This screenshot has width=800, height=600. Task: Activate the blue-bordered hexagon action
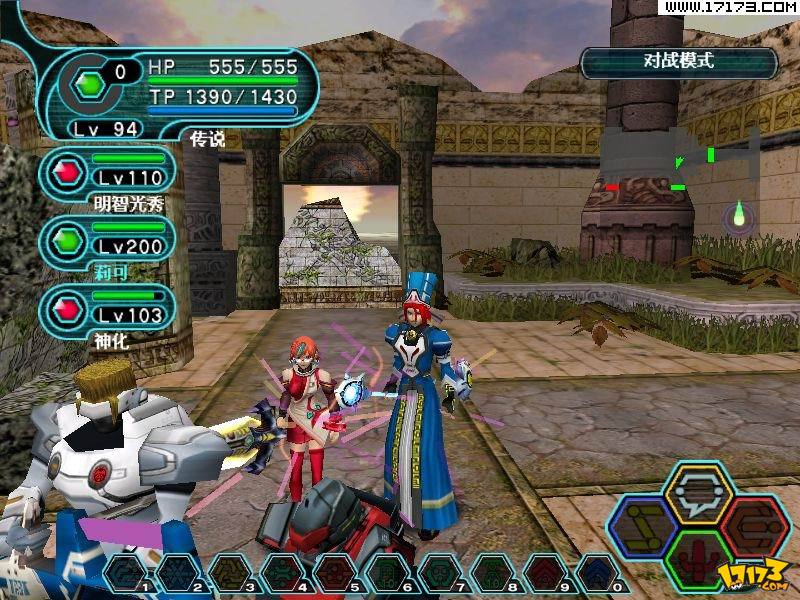coord(643,527)
